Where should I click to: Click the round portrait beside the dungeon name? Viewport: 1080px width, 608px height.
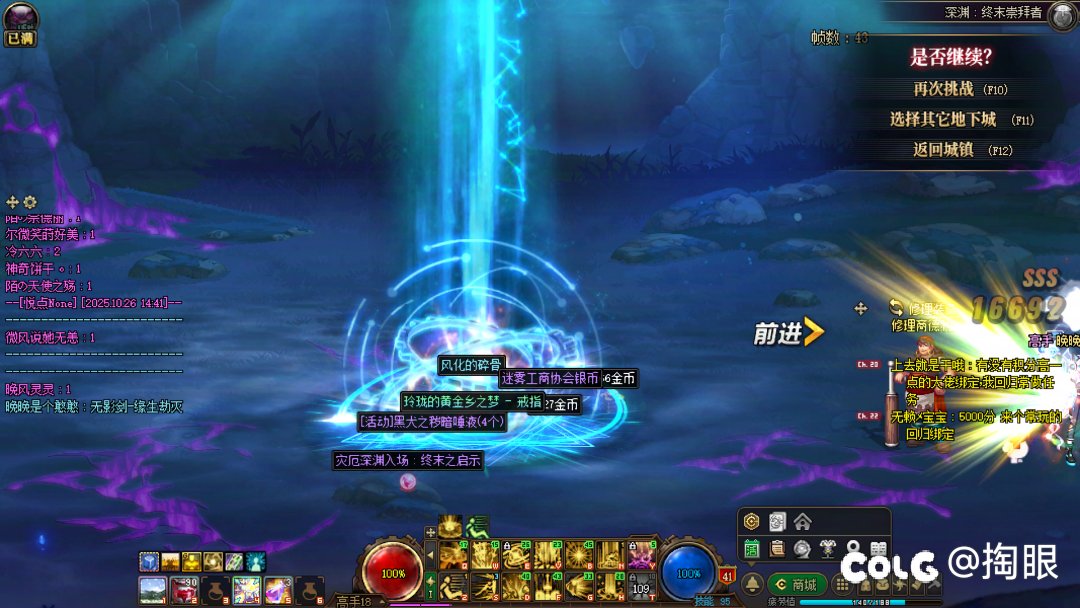tap(1061, 14)
